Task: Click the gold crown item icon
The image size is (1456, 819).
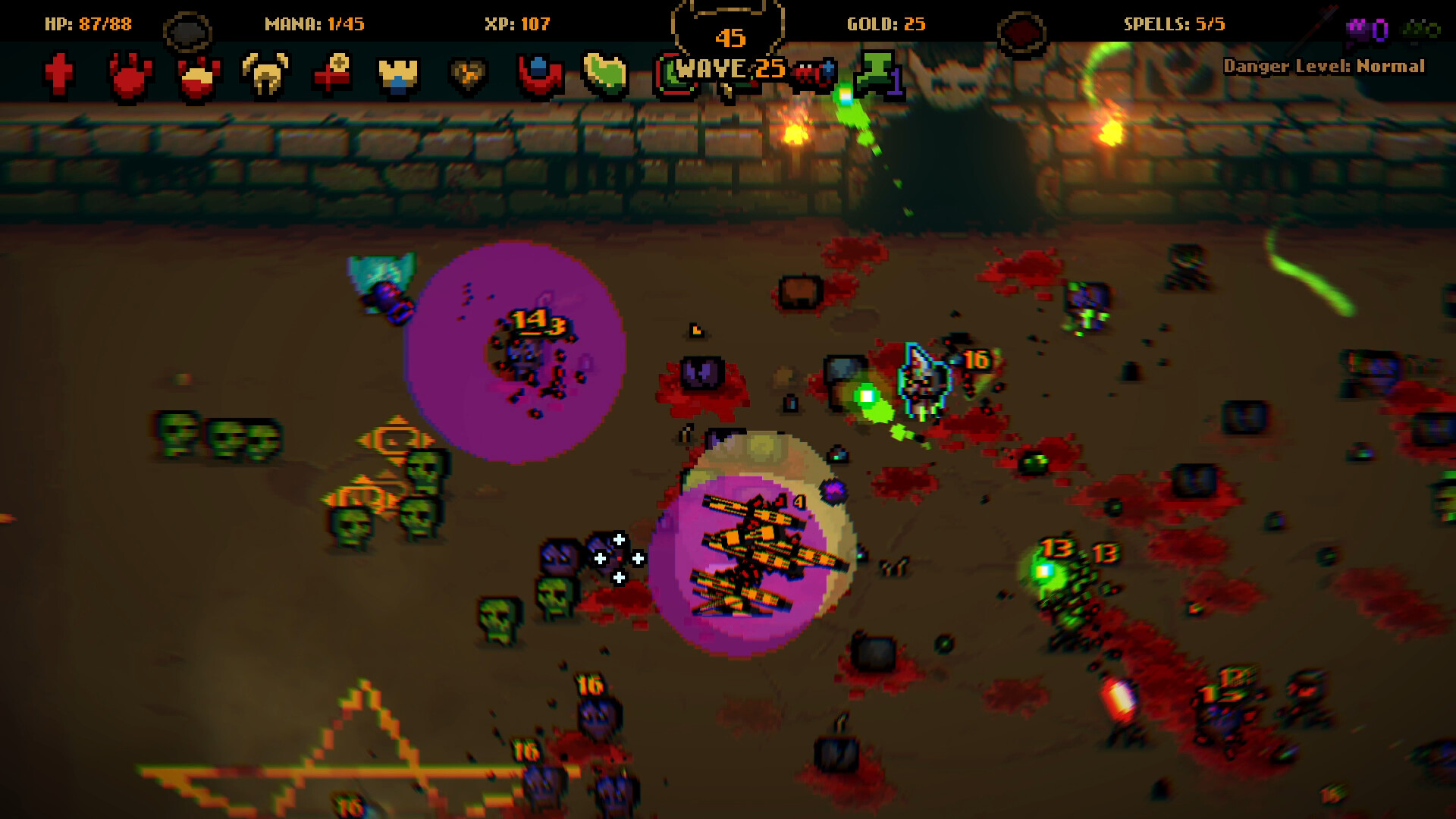Action: 397,72
